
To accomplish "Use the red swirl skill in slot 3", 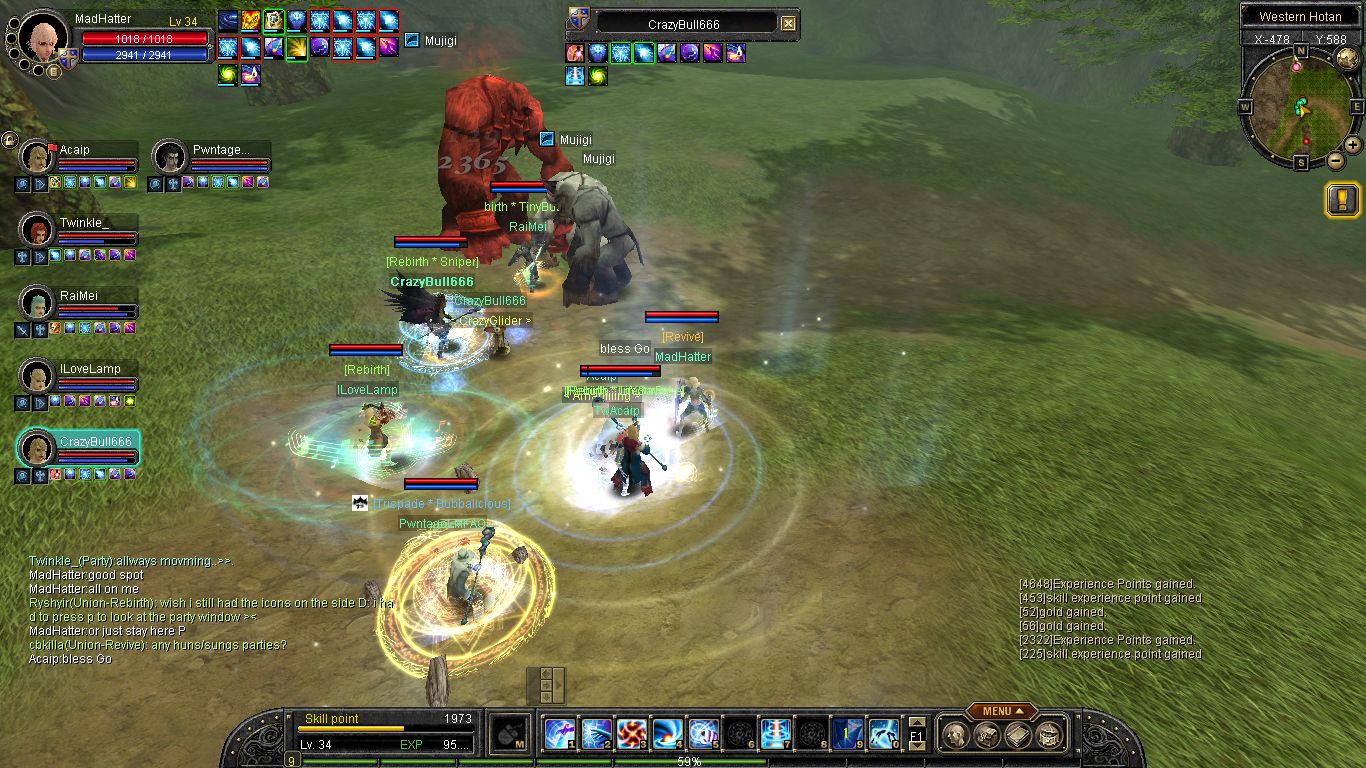I will (x=631, y=734).
